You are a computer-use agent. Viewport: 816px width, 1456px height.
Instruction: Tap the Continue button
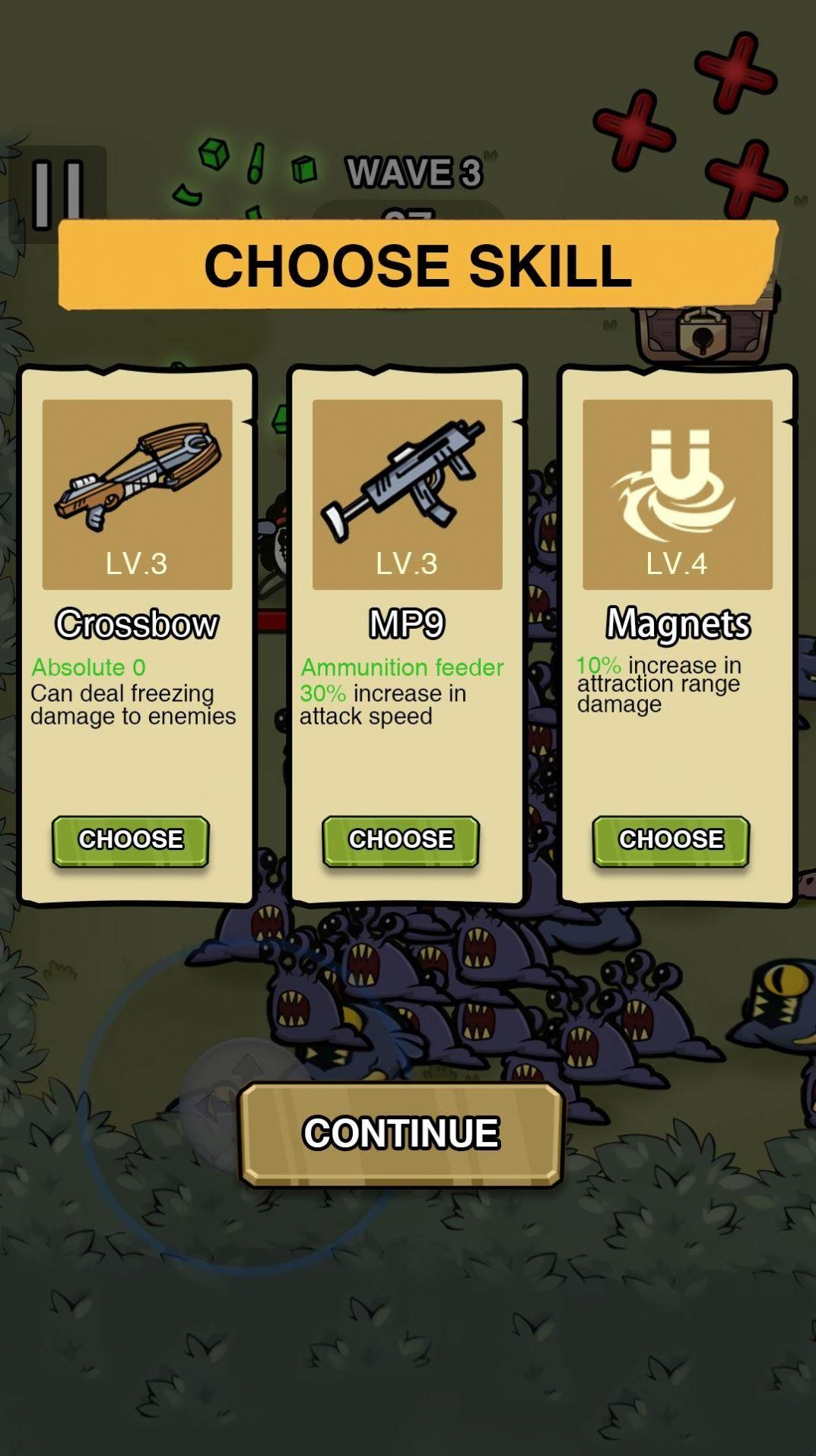point(401,1133)
